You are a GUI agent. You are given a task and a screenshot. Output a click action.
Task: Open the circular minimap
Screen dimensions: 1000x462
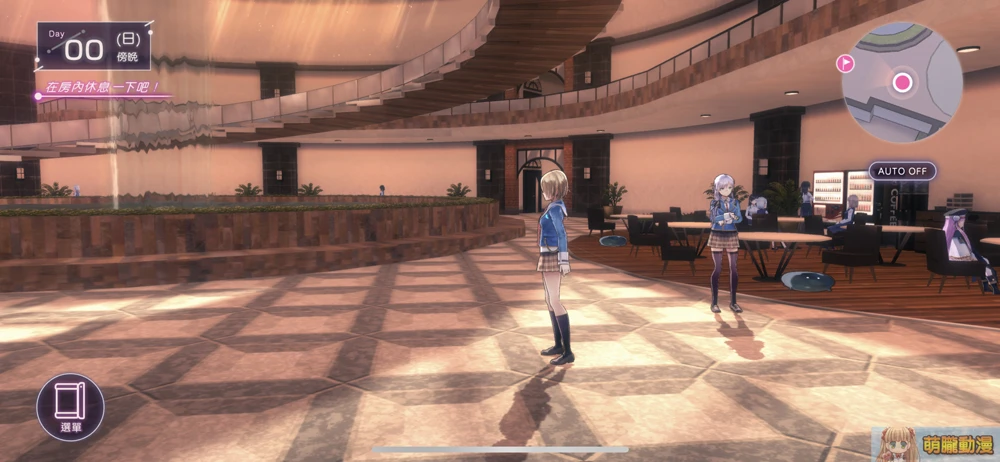click(x=902, y=83)
